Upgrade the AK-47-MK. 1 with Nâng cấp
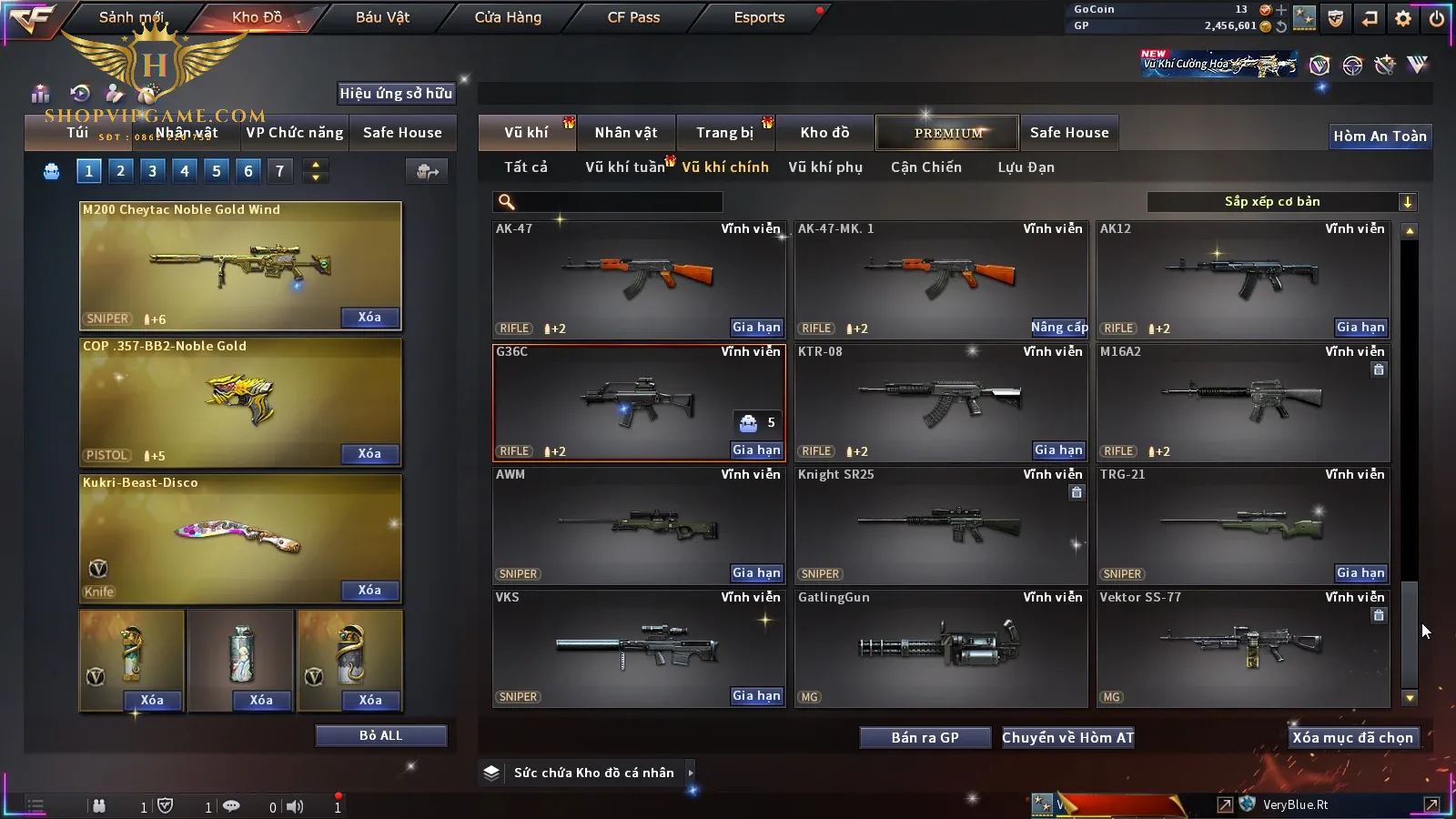1456x819 pixels. coord(1058,328)
